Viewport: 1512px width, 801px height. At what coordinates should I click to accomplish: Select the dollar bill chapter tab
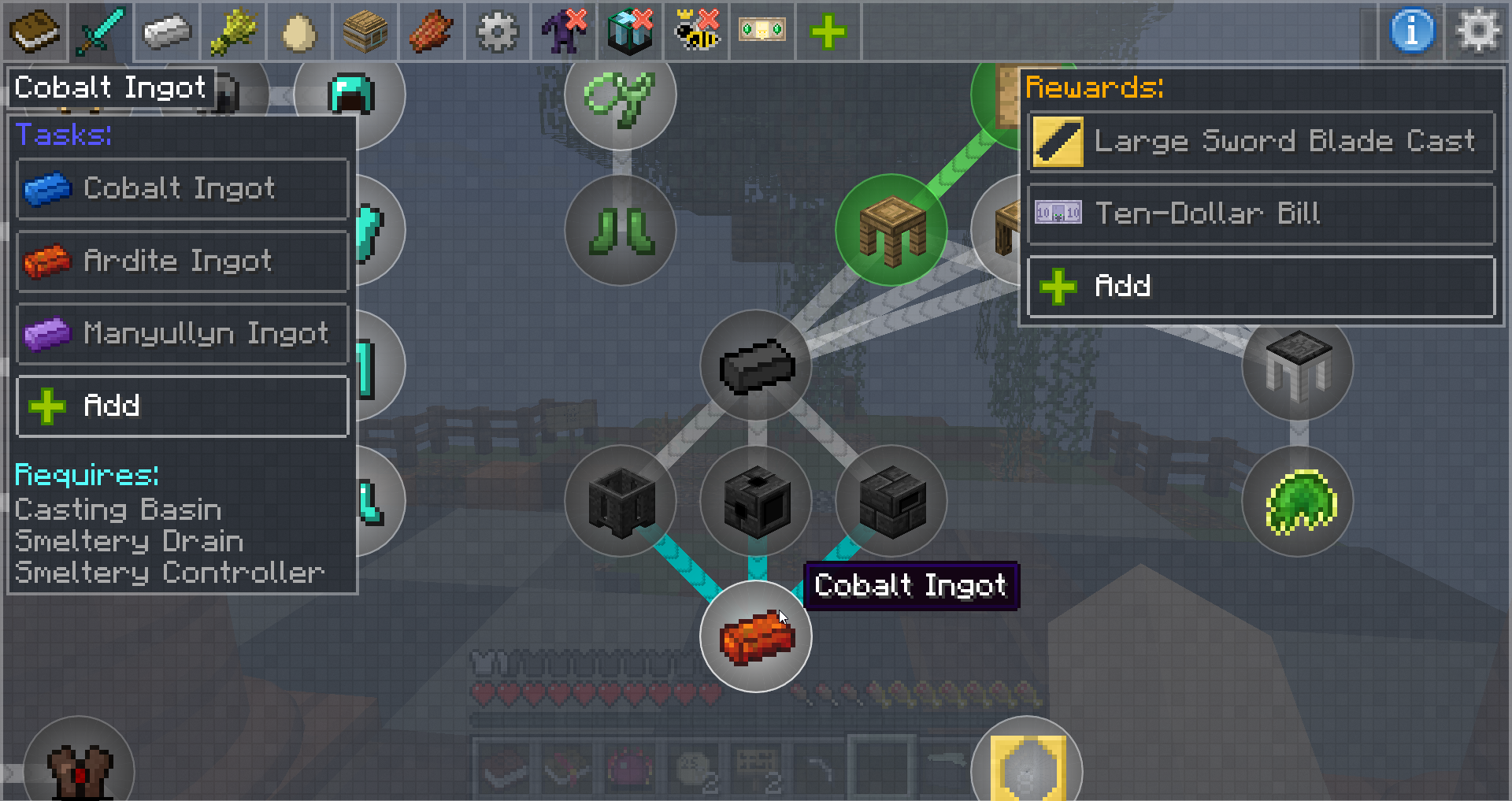tap(762, 32)
